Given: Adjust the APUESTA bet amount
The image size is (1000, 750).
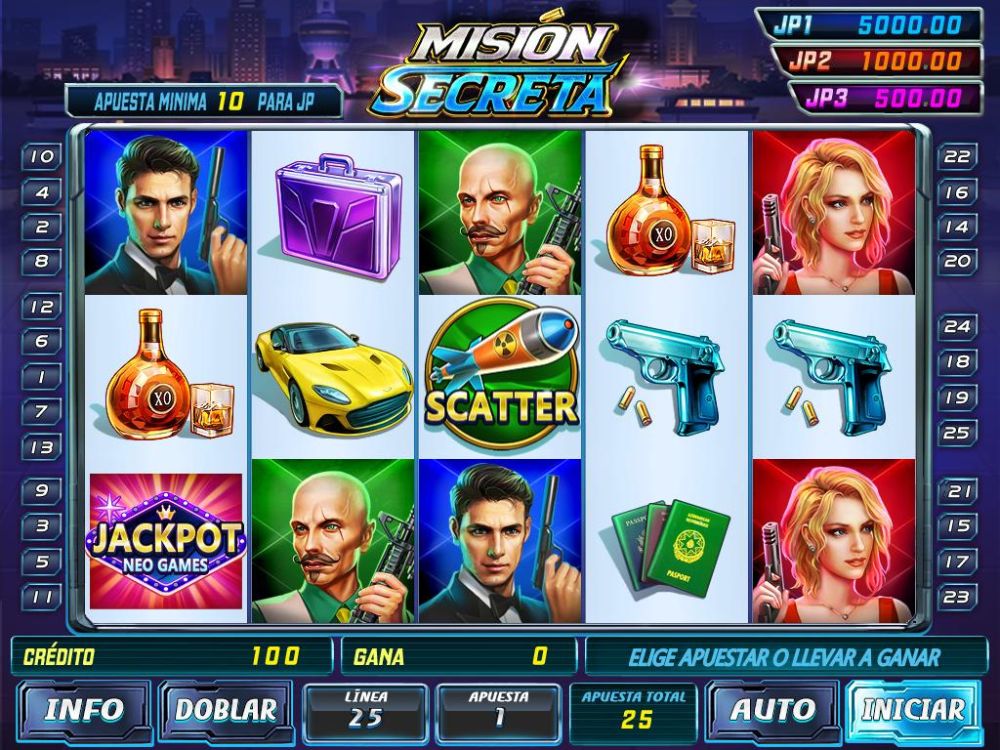Looking at the screenshot, I should pos(498,709).
